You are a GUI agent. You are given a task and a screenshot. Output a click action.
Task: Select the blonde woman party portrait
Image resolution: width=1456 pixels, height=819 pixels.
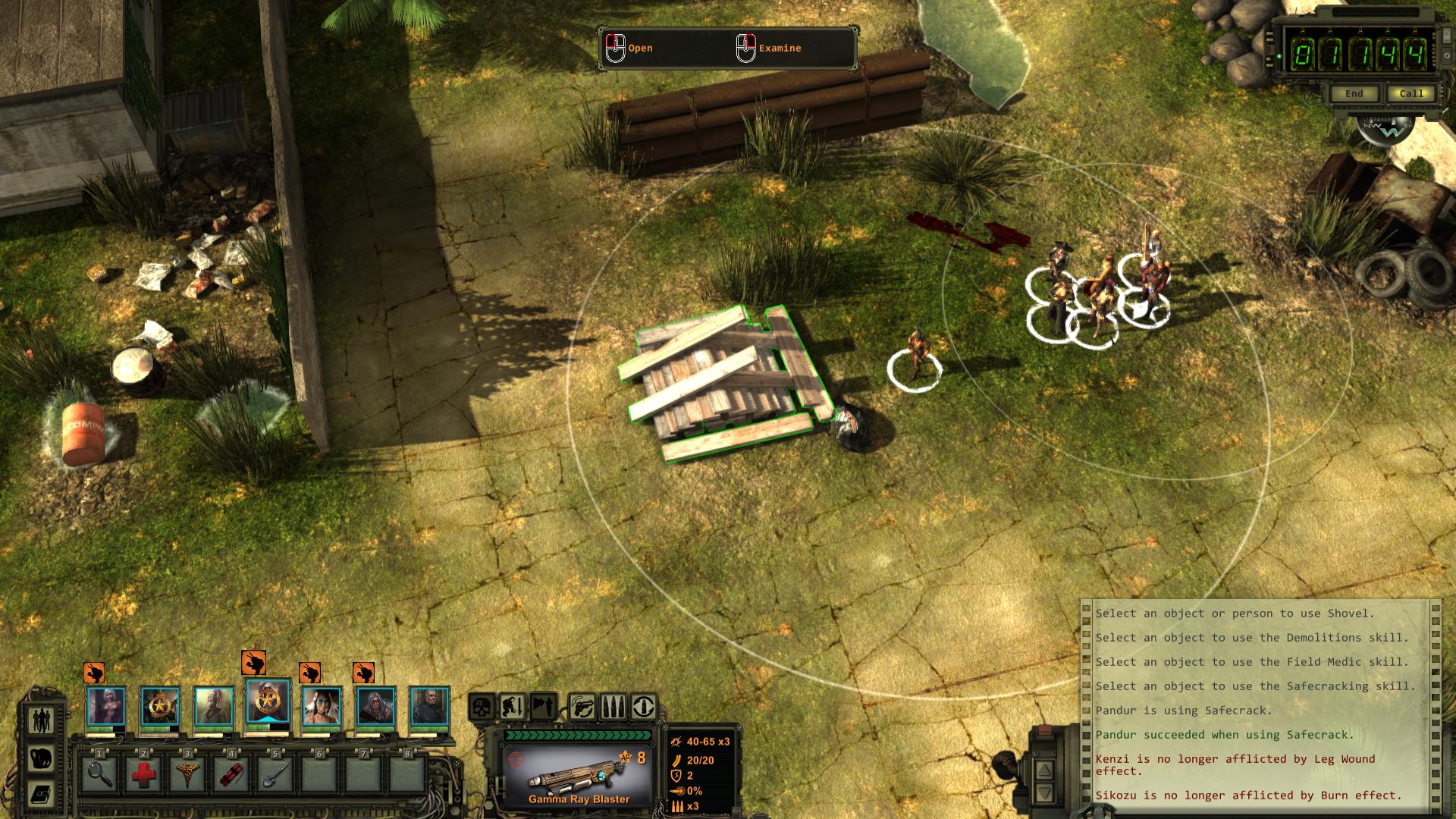(106, 707)
